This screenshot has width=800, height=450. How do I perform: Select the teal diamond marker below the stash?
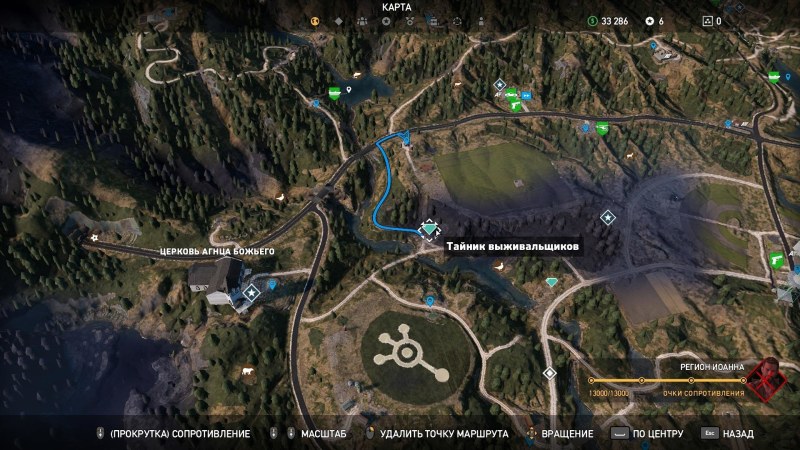click(x=551, y=283)
